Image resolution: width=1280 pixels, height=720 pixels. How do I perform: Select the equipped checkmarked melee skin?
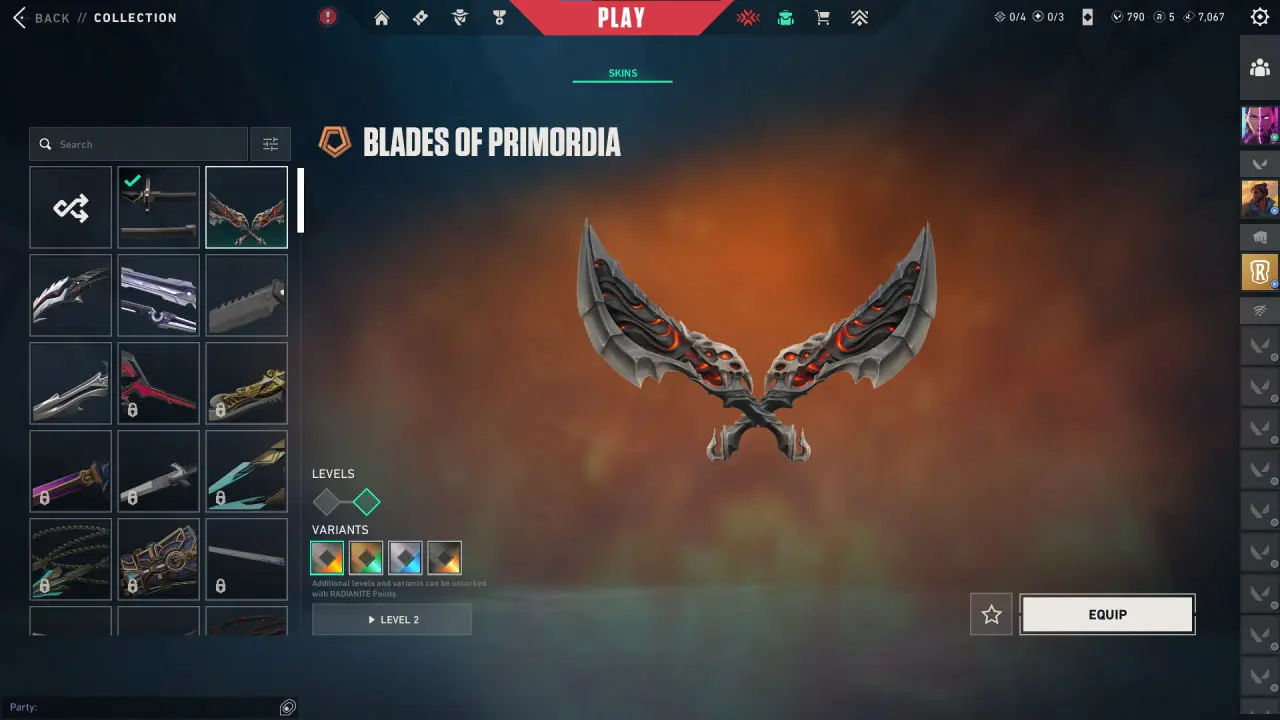pyautogui.click(x=158, y=207)
